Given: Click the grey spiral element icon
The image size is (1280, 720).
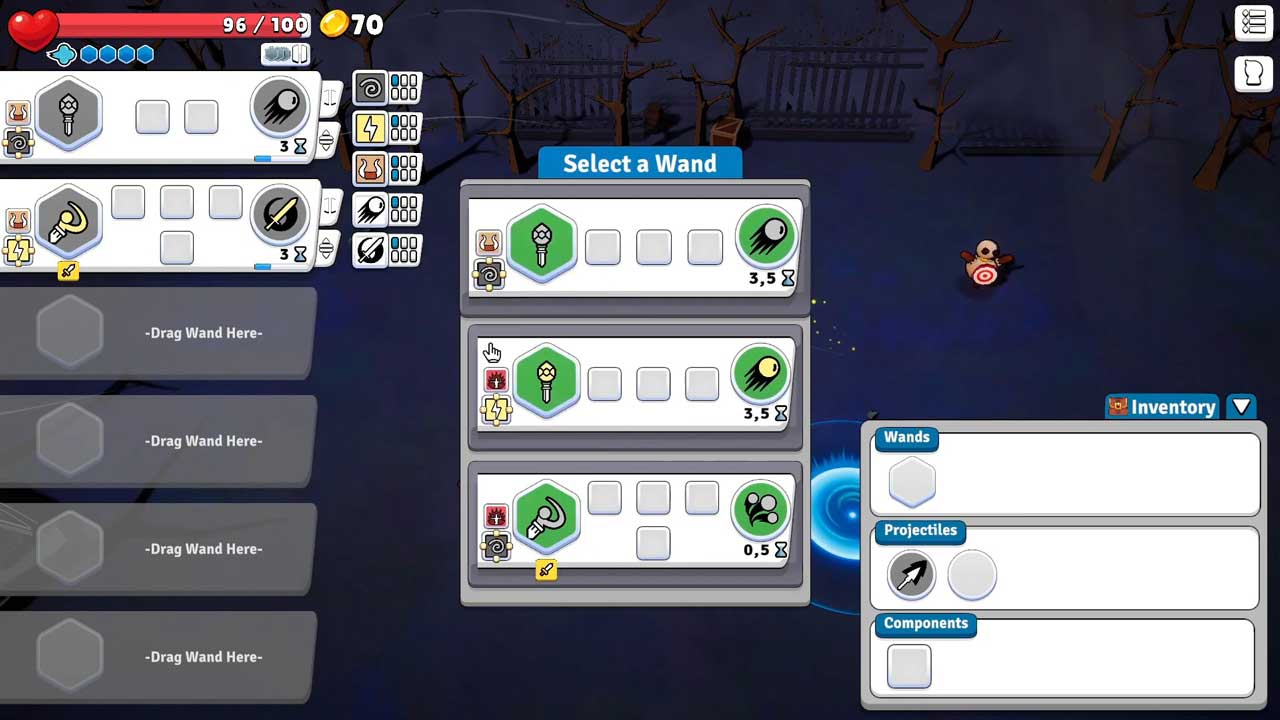Looking at the screenshot, I should pos(370,88).
